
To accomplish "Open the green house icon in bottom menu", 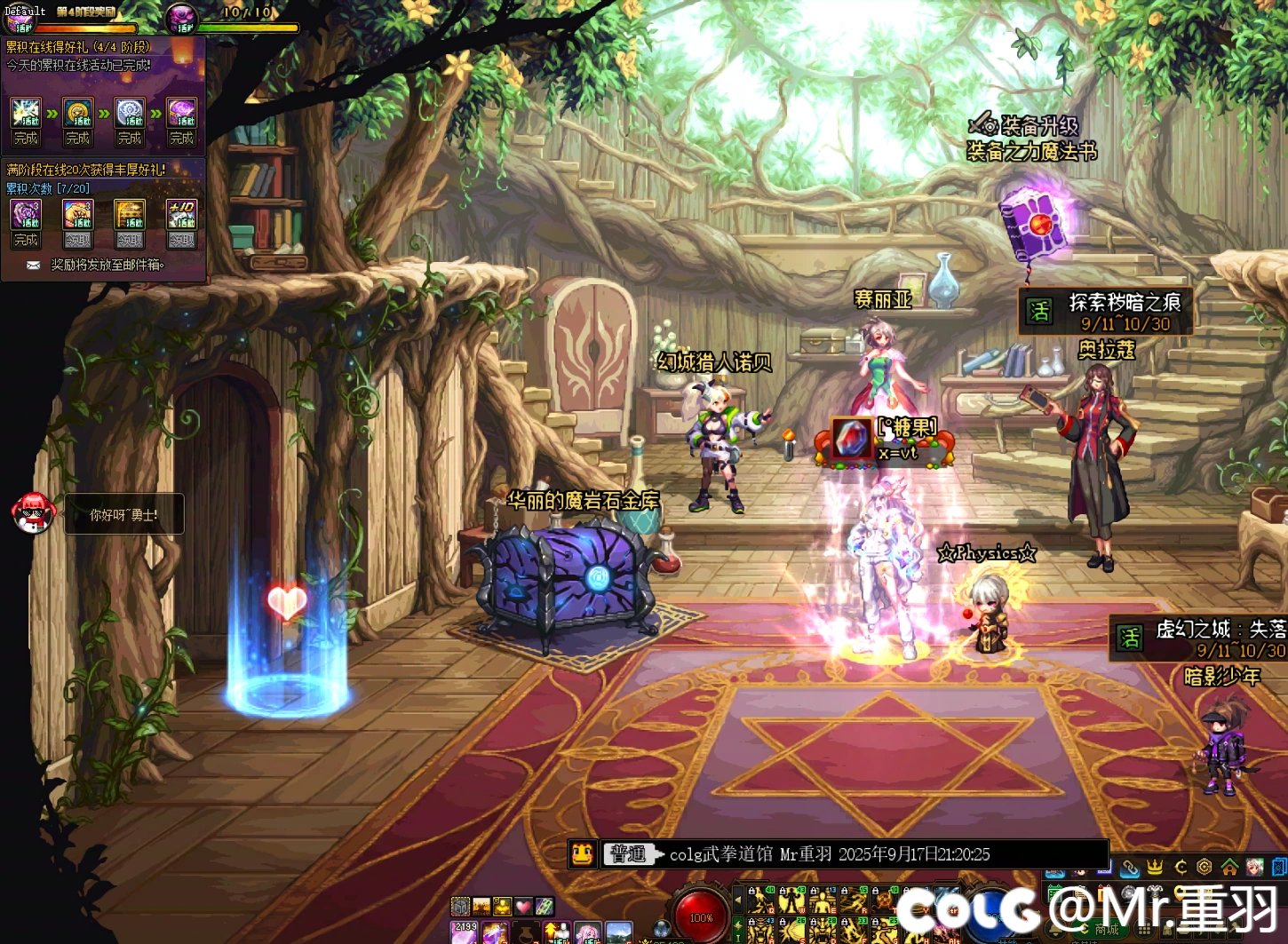I will pos(1229,867).
